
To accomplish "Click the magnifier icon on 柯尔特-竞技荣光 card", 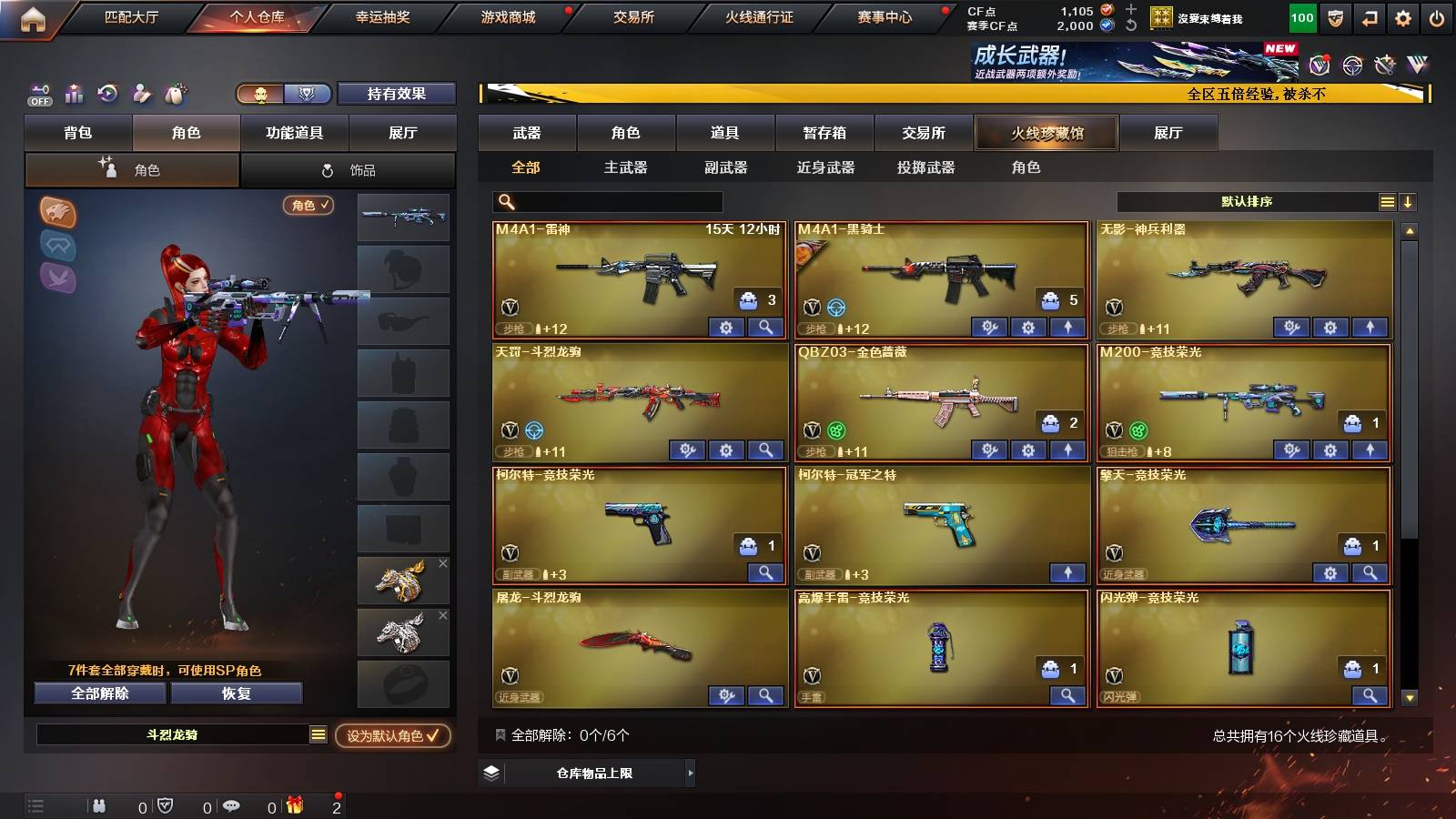I will pyautogui.click(x=766, y=573).
